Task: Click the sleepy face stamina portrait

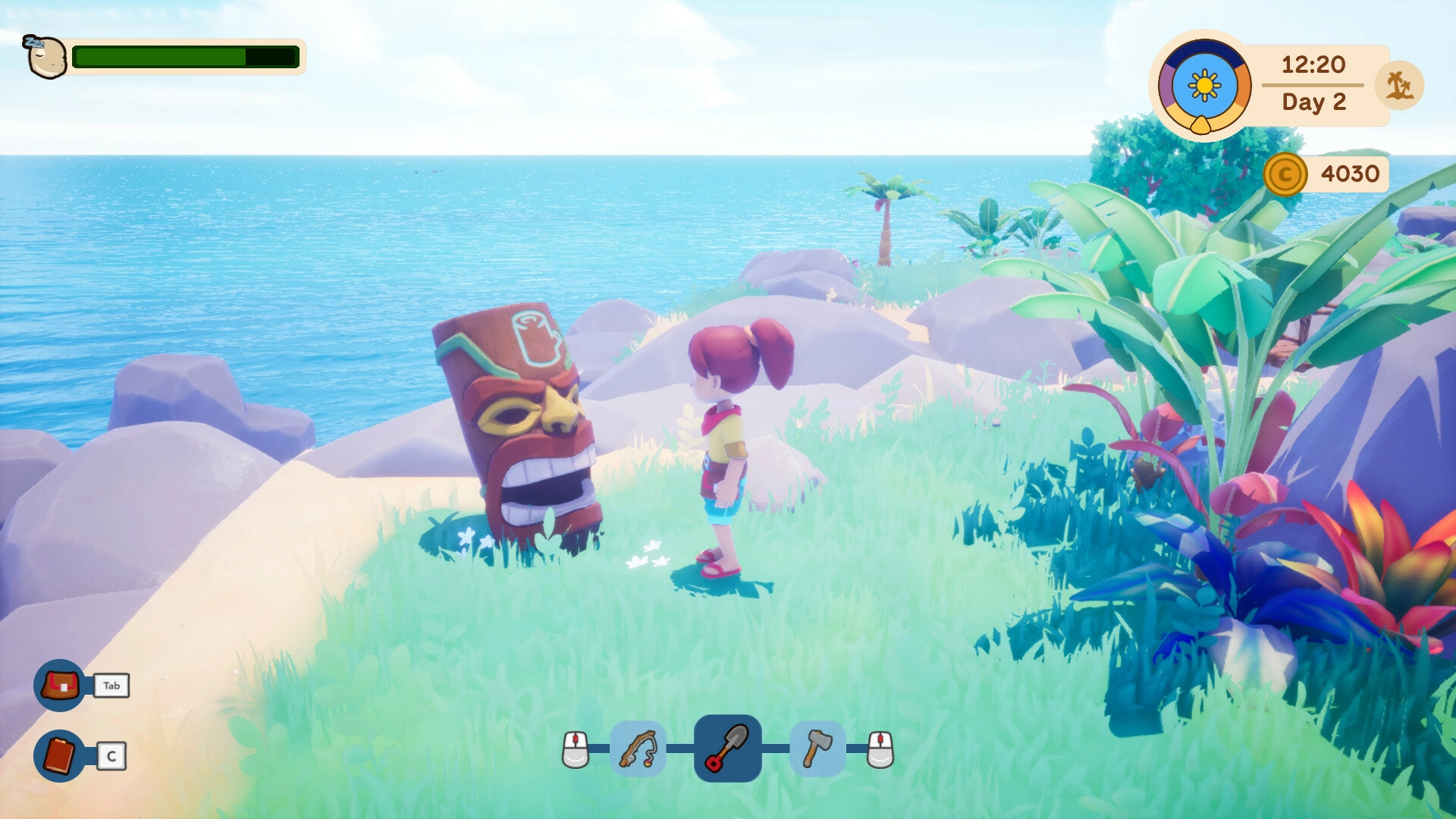Action: 45,57
